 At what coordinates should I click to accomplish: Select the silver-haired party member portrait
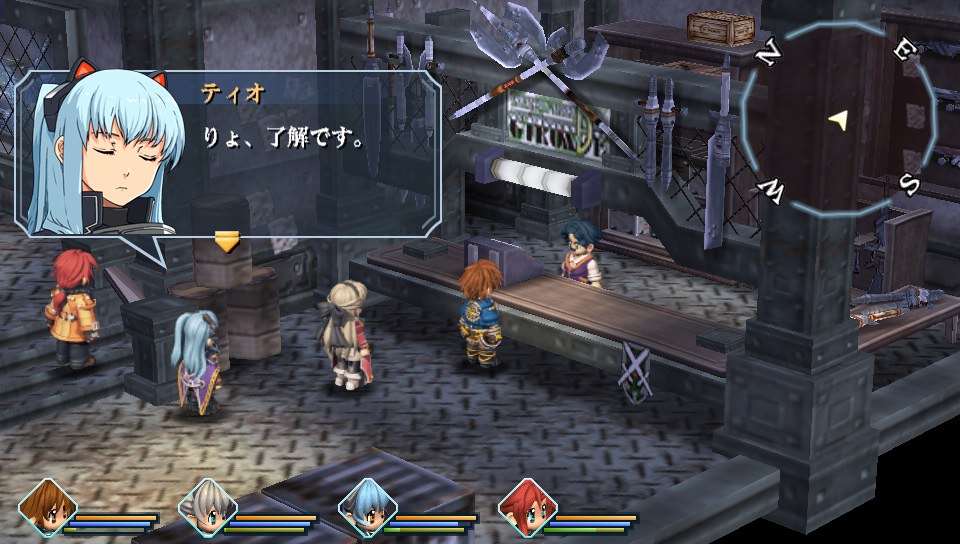(206, 507)
